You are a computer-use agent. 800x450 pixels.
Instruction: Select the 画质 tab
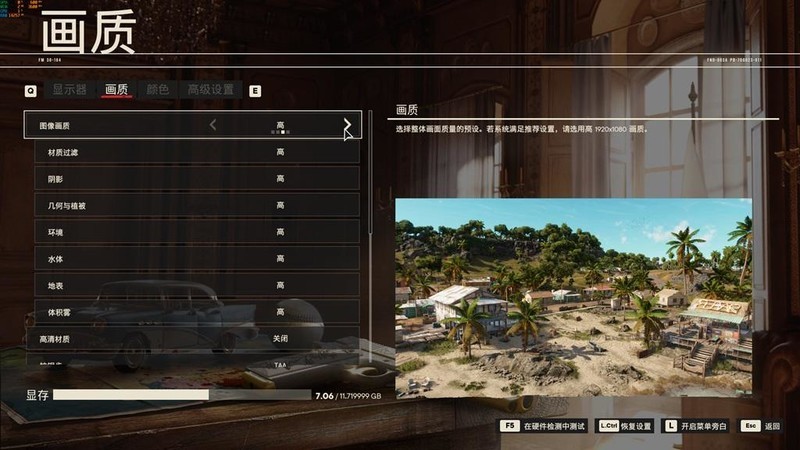tap(116, 90)
